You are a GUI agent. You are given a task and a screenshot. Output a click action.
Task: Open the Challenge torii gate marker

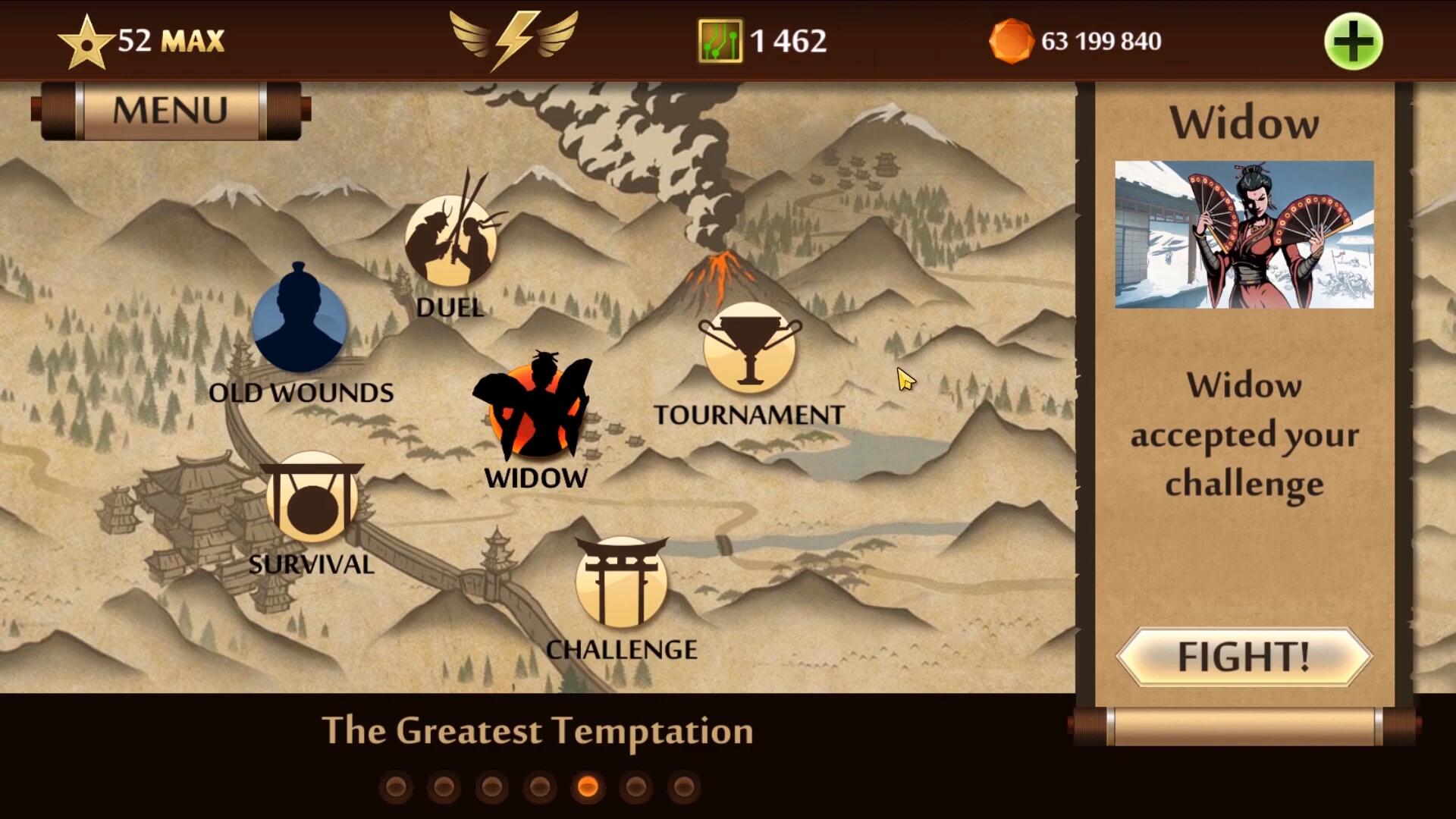coord(621,582)
